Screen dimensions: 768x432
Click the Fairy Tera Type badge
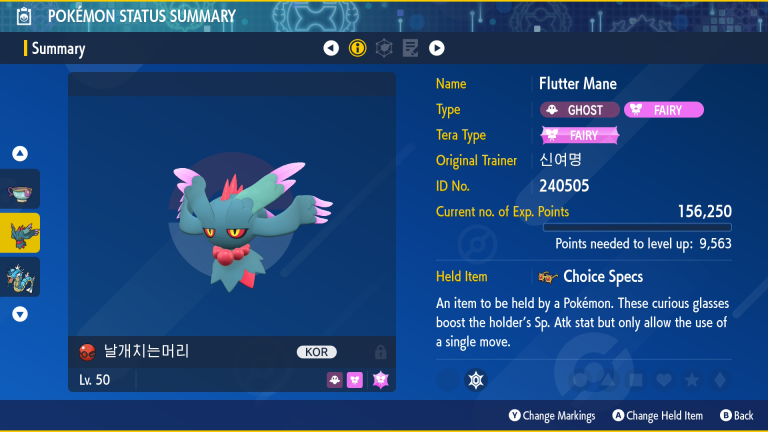pyautogui.click(x=580, y=135)
